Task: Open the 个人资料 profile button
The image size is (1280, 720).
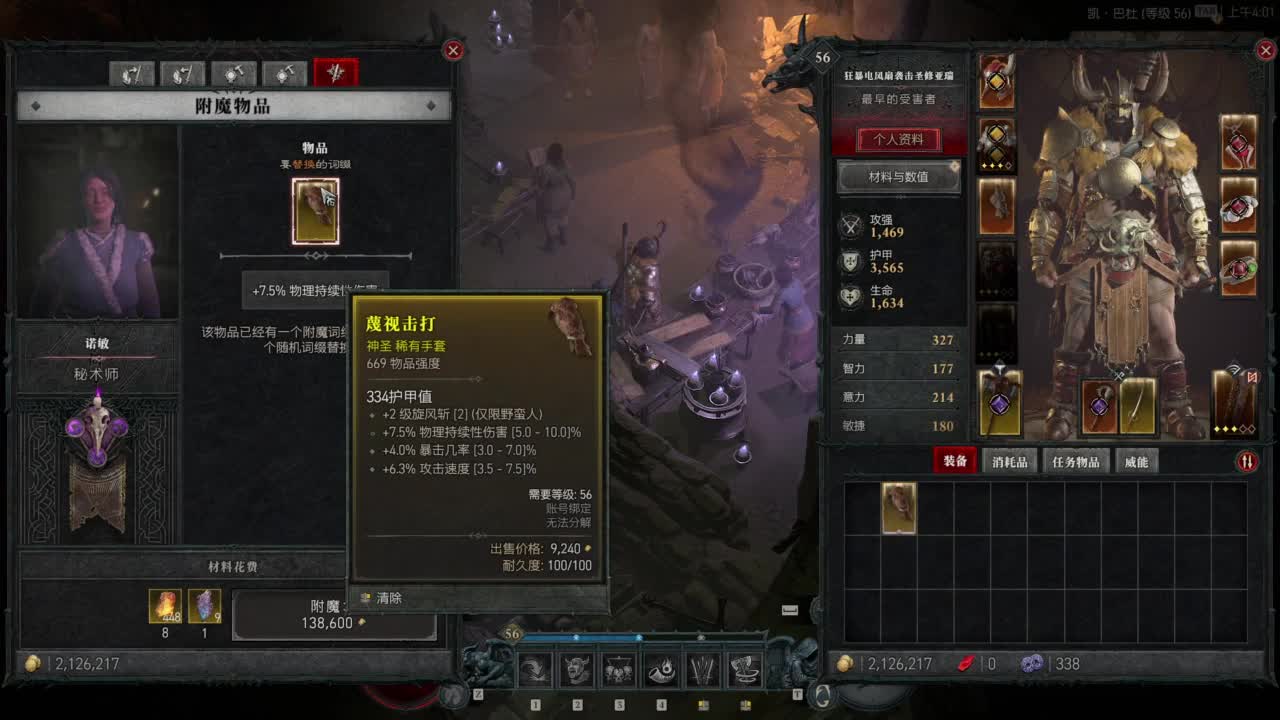Action: pos(897,139)
